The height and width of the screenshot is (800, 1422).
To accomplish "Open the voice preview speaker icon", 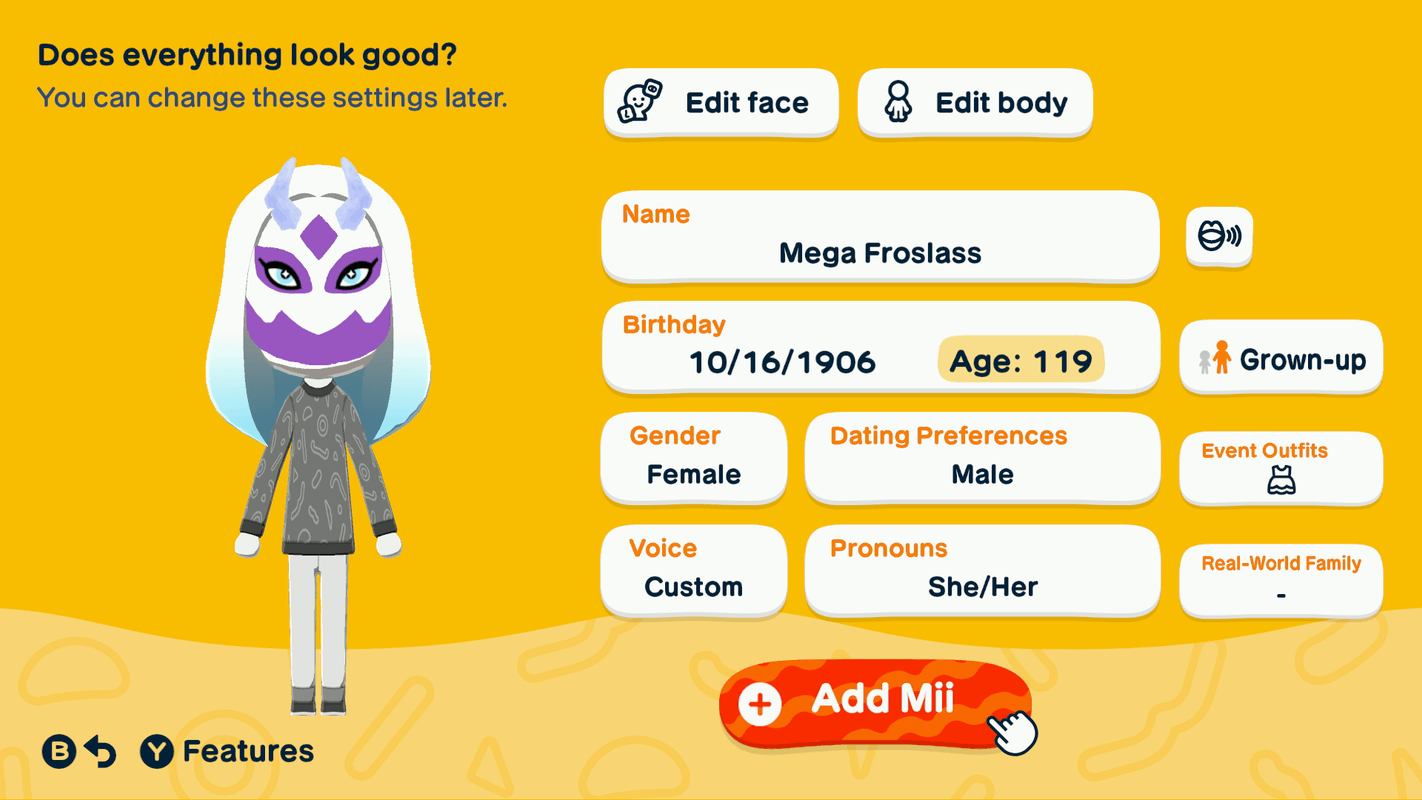I will (1218, 236).
